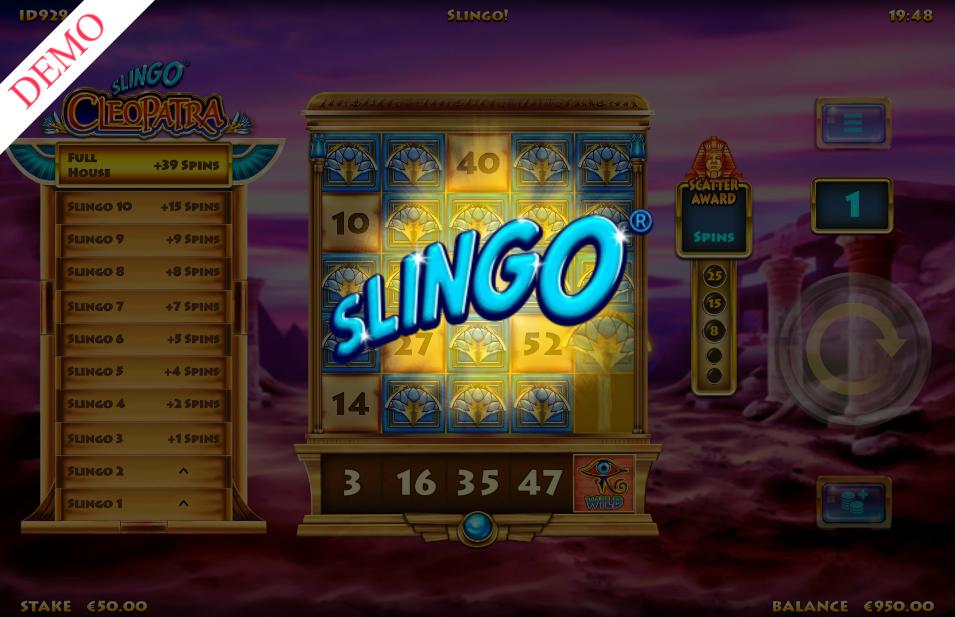The image size is (955, 617).
Task: Spin the reels with the circular arrow button
Action: coord(853,349)
